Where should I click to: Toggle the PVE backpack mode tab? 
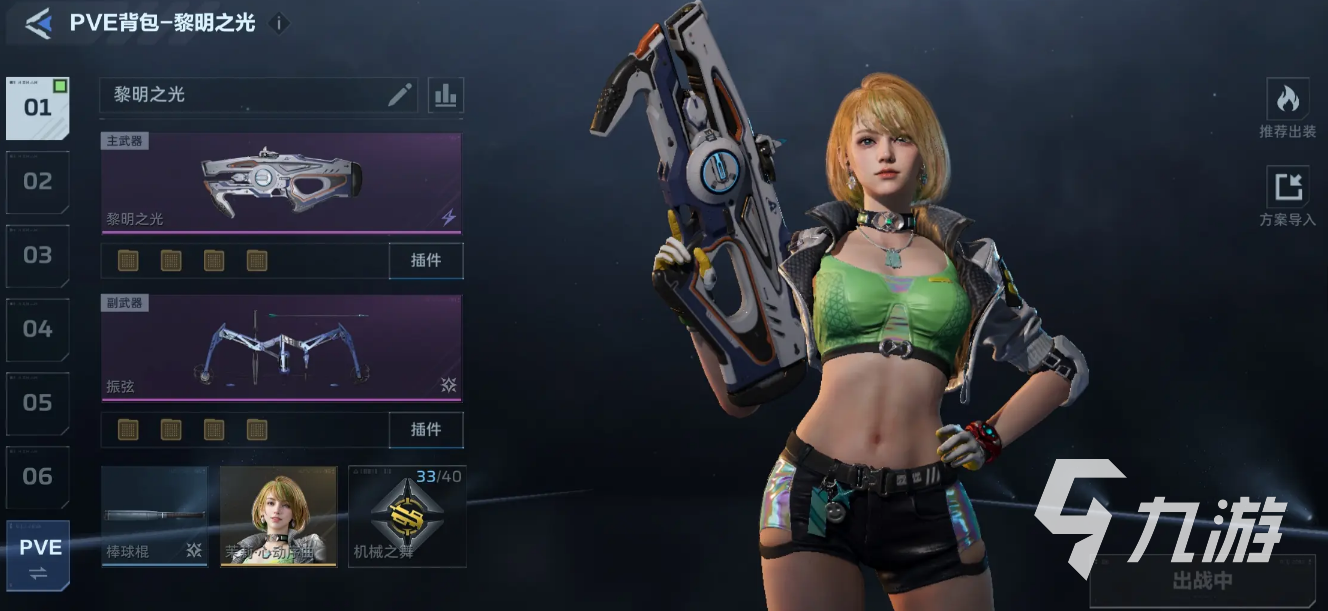40,556
